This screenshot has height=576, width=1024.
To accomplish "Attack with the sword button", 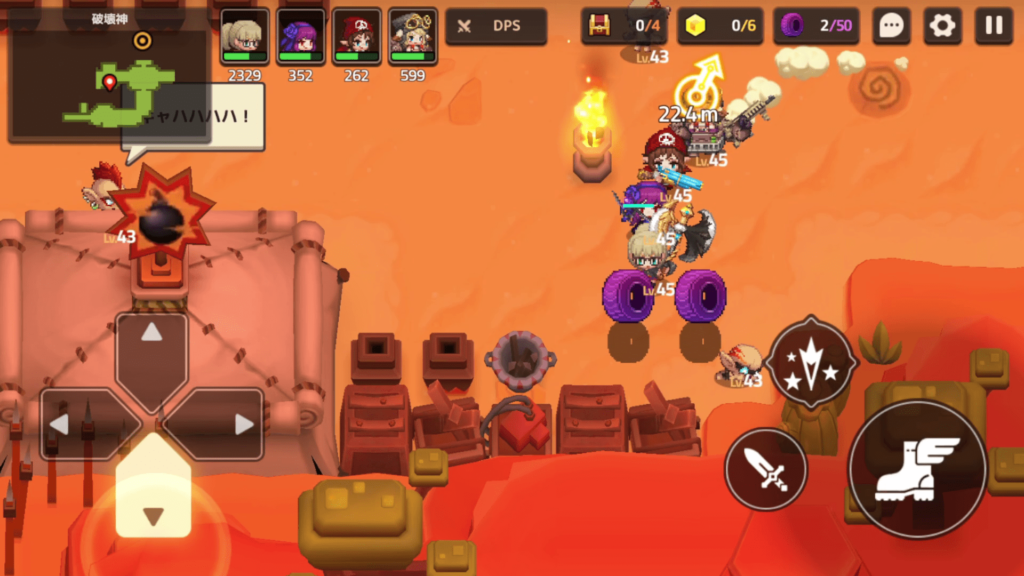I will pos(765,469).
